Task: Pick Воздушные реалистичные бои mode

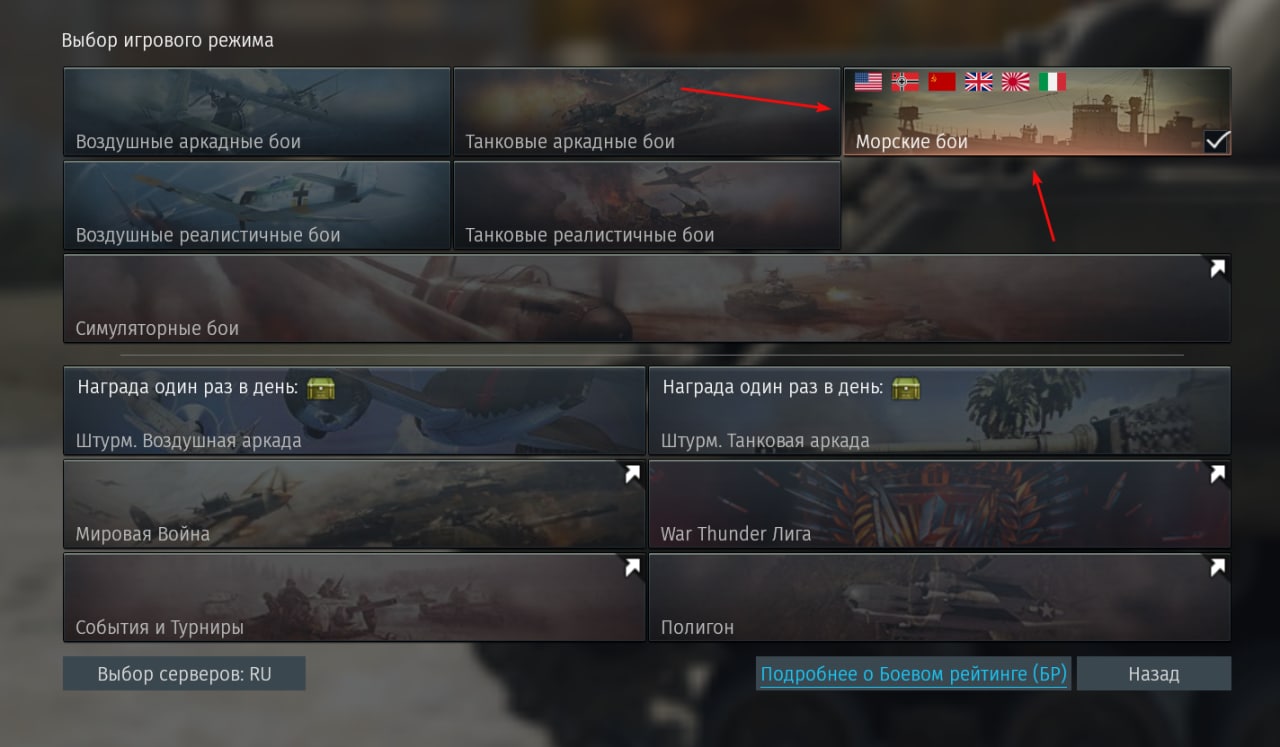Action: (x=256, y=205)
